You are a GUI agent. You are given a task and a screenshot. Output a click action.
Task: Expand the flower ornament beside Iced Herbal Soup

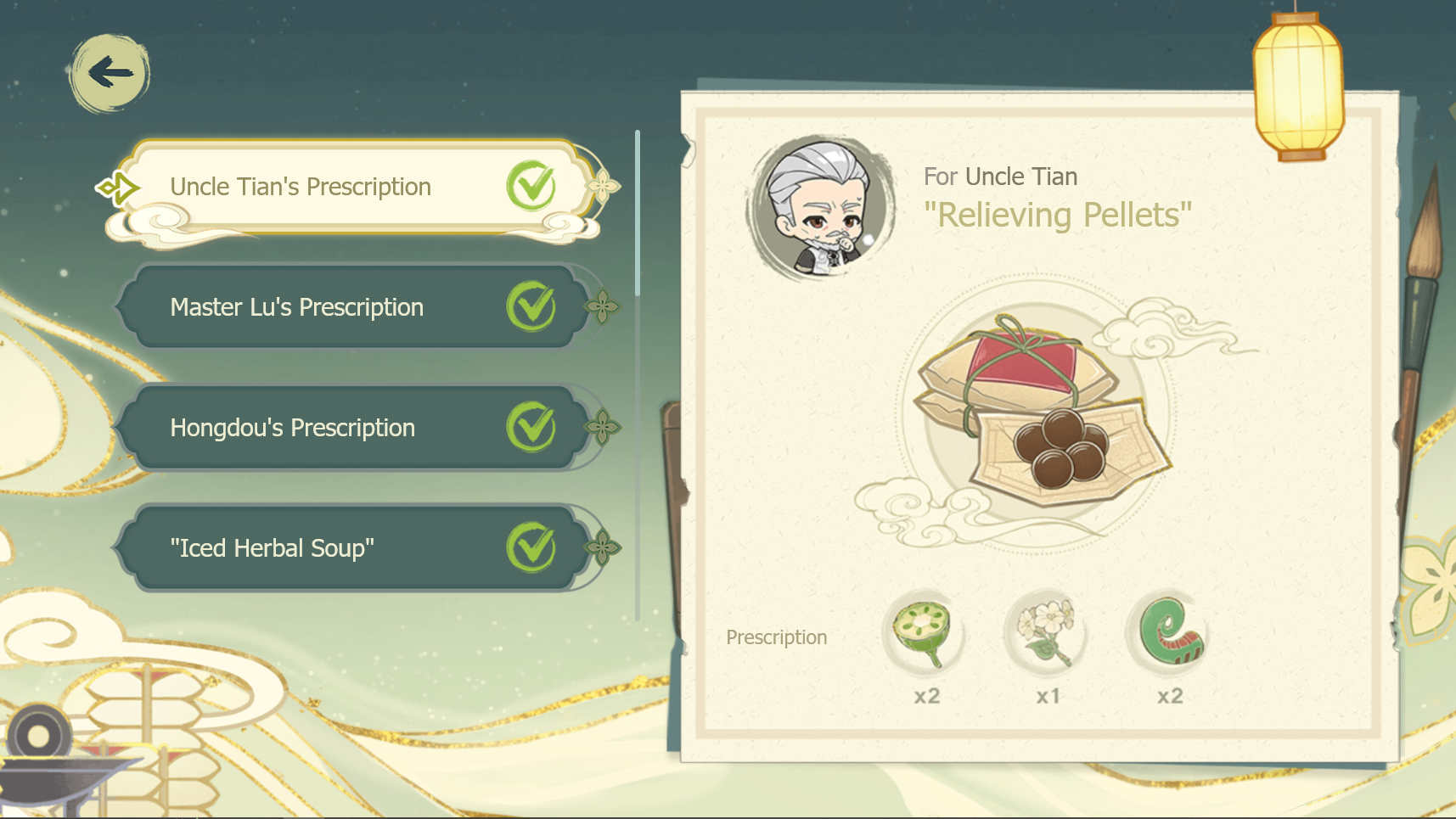click(x=601, y=547)
